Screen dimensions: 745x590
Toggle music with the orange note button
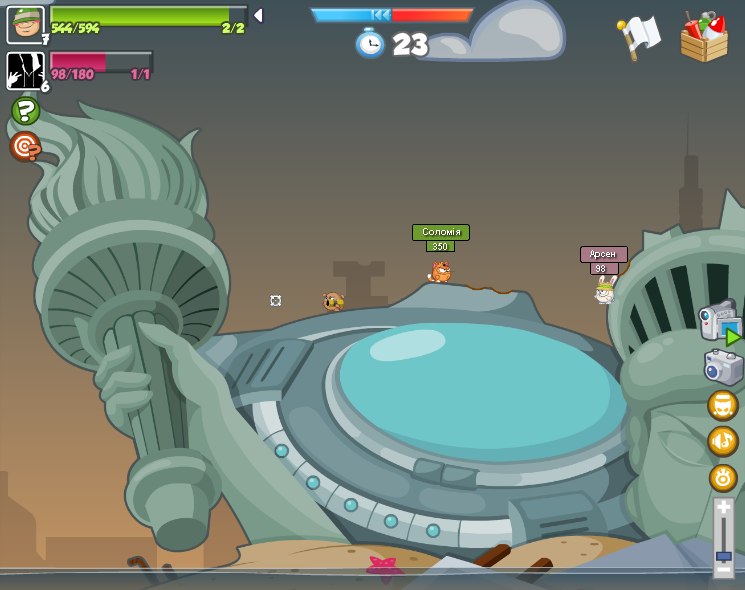(x=723, y=441)
